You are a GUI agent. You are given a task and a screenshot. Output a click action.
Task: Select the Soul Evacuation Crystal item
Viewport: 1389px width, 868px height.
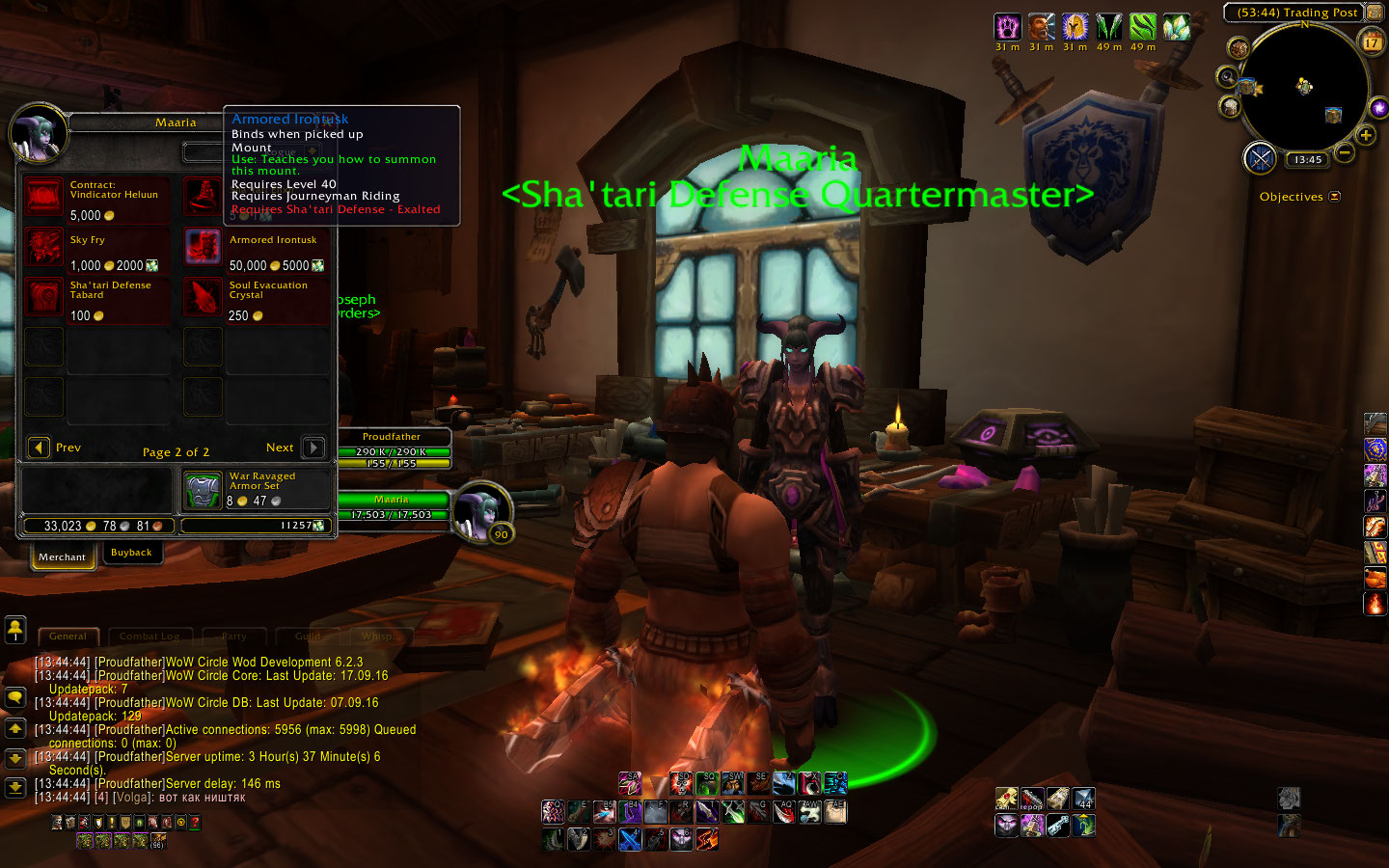point(203,297)
